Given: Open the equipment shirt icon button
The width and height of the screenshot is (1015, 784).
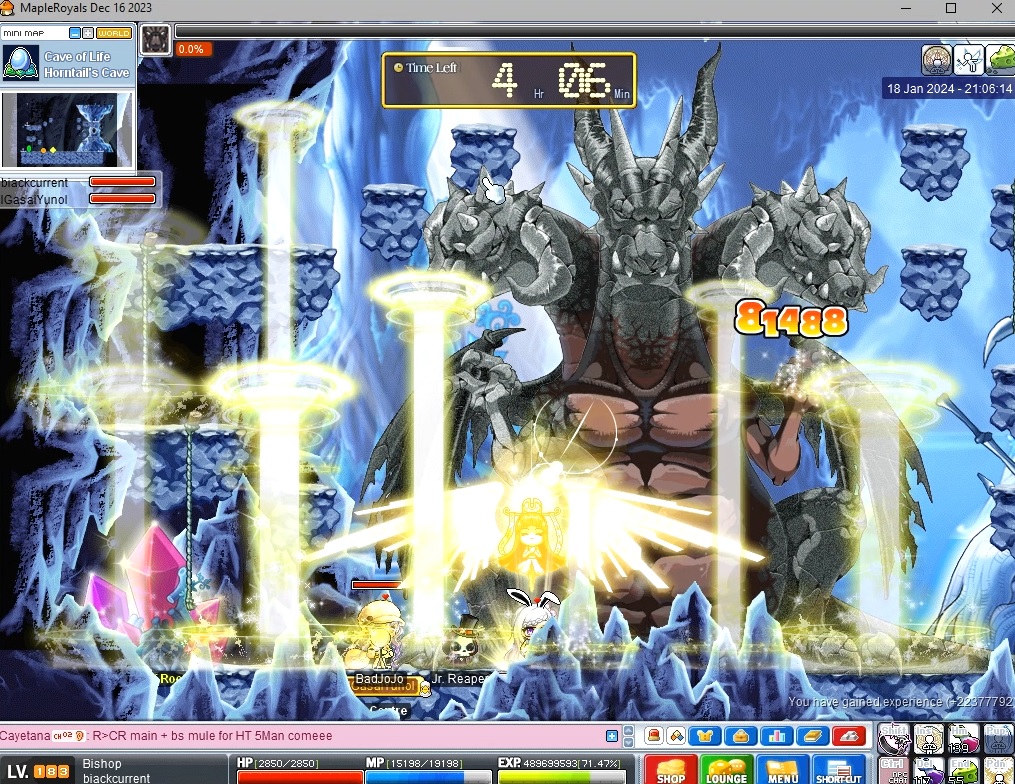Looking at the screenshot, I should (707, 737).
